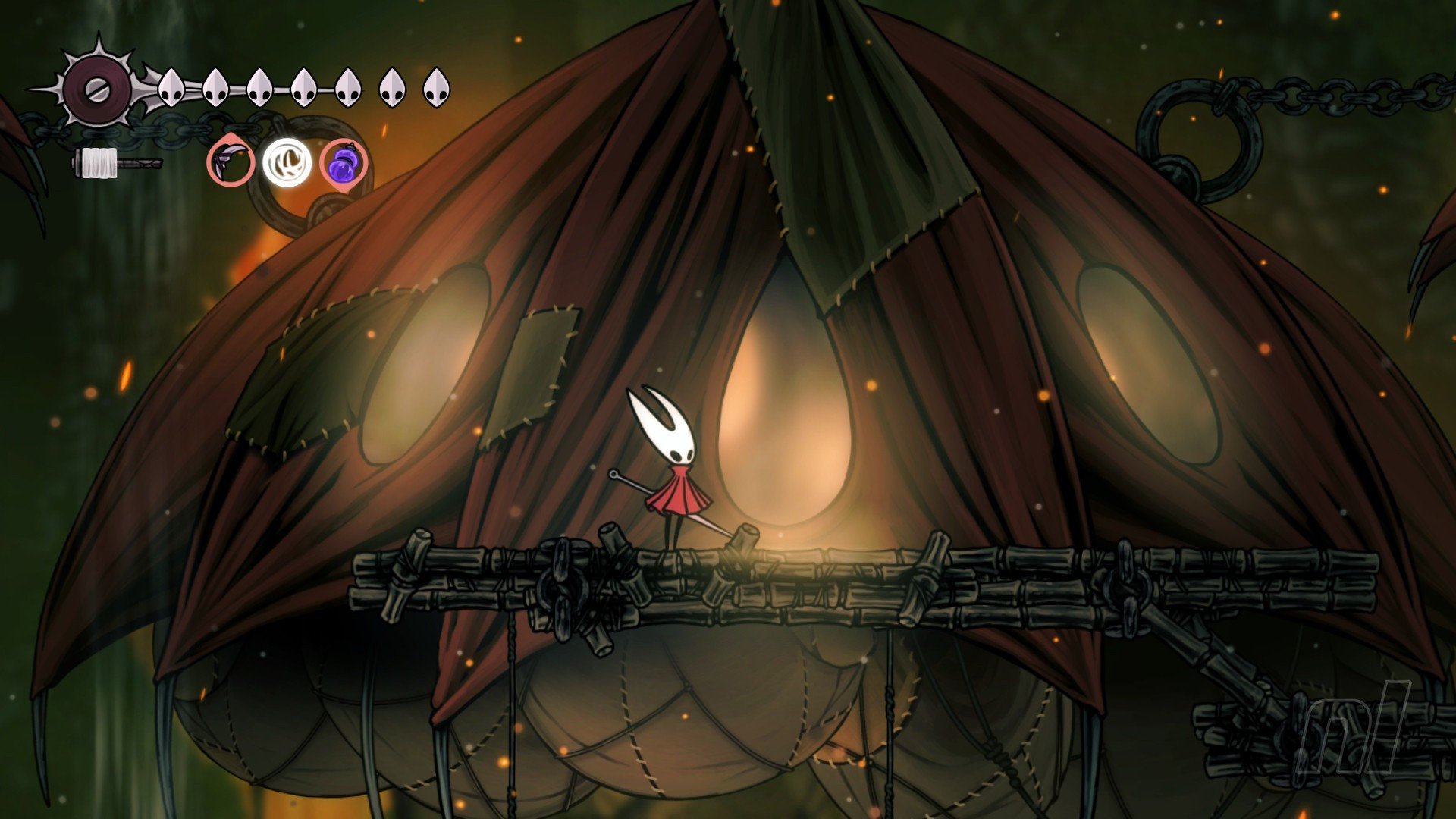The image size is (1456, 819).
Task: Choose the purple bomb flask tool icon
Action: click(344, 163)
